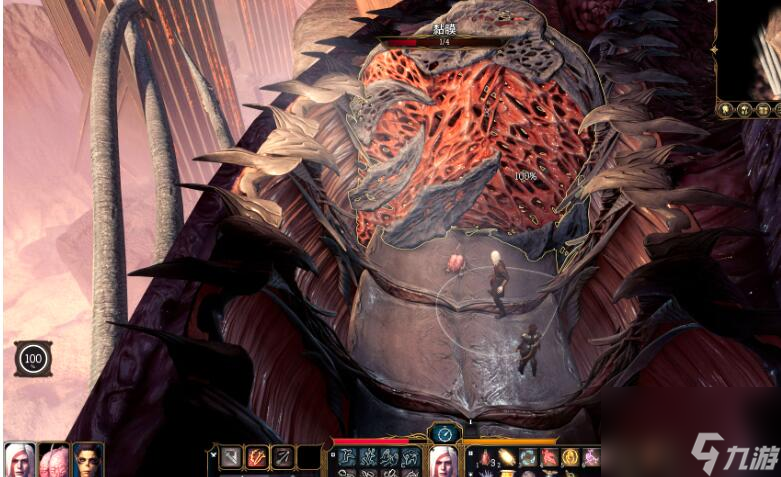This screenshot has width=781, height=477.
Task: Activate the golden glowing spell icon
Action: [507, 458]
